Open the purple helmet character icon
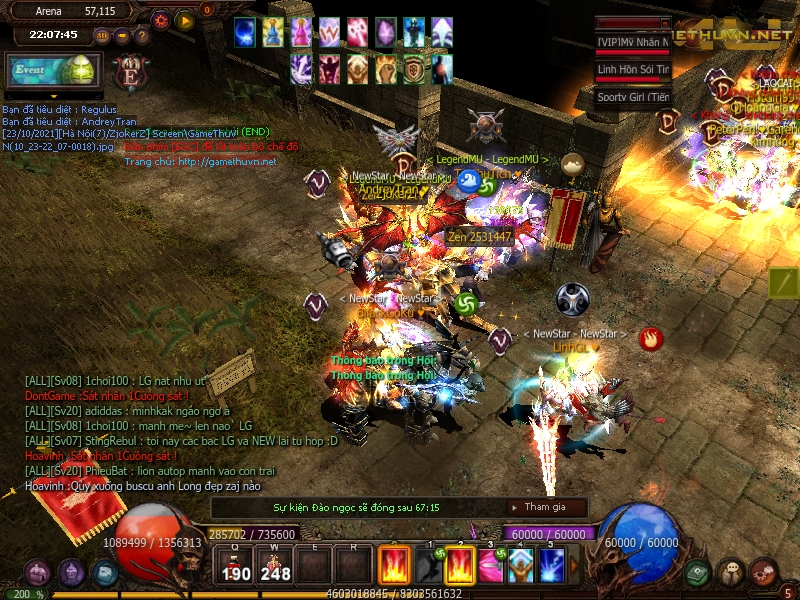The image size is (800, 600). [71, 573]
